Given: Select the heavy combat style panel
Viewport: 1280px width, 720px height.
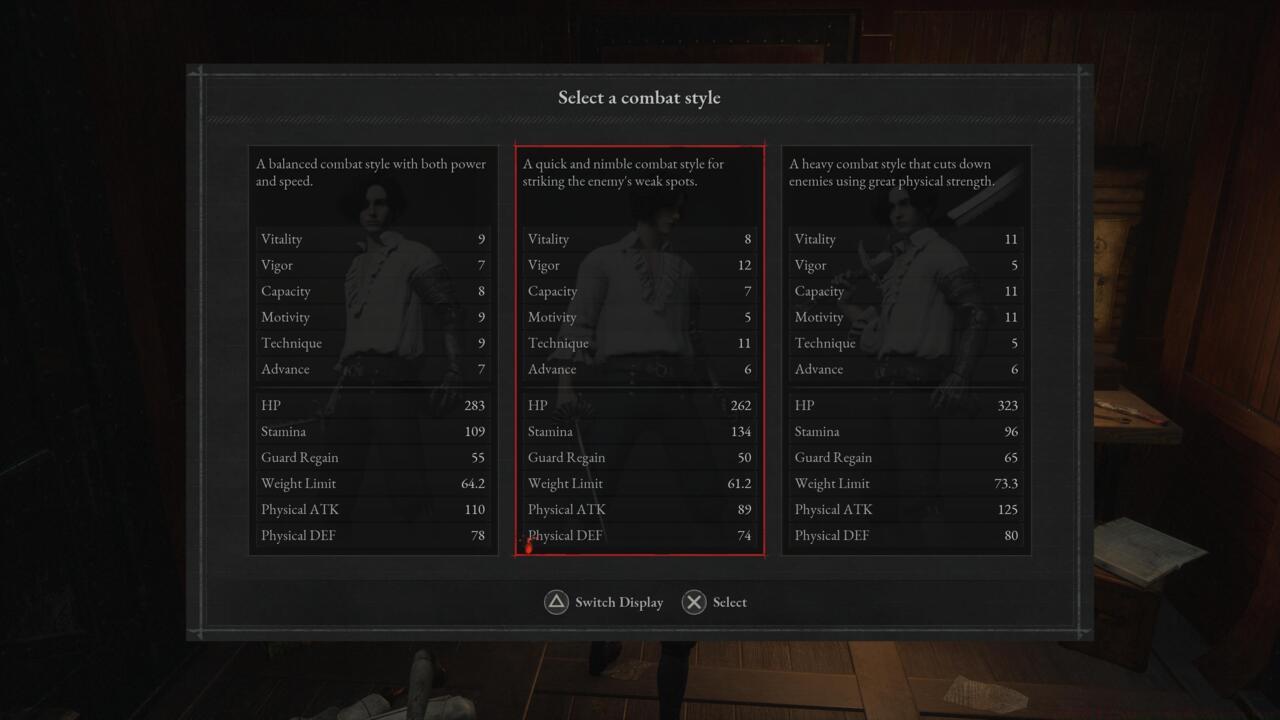Looking at the screenshot, I should pos(906,350).
